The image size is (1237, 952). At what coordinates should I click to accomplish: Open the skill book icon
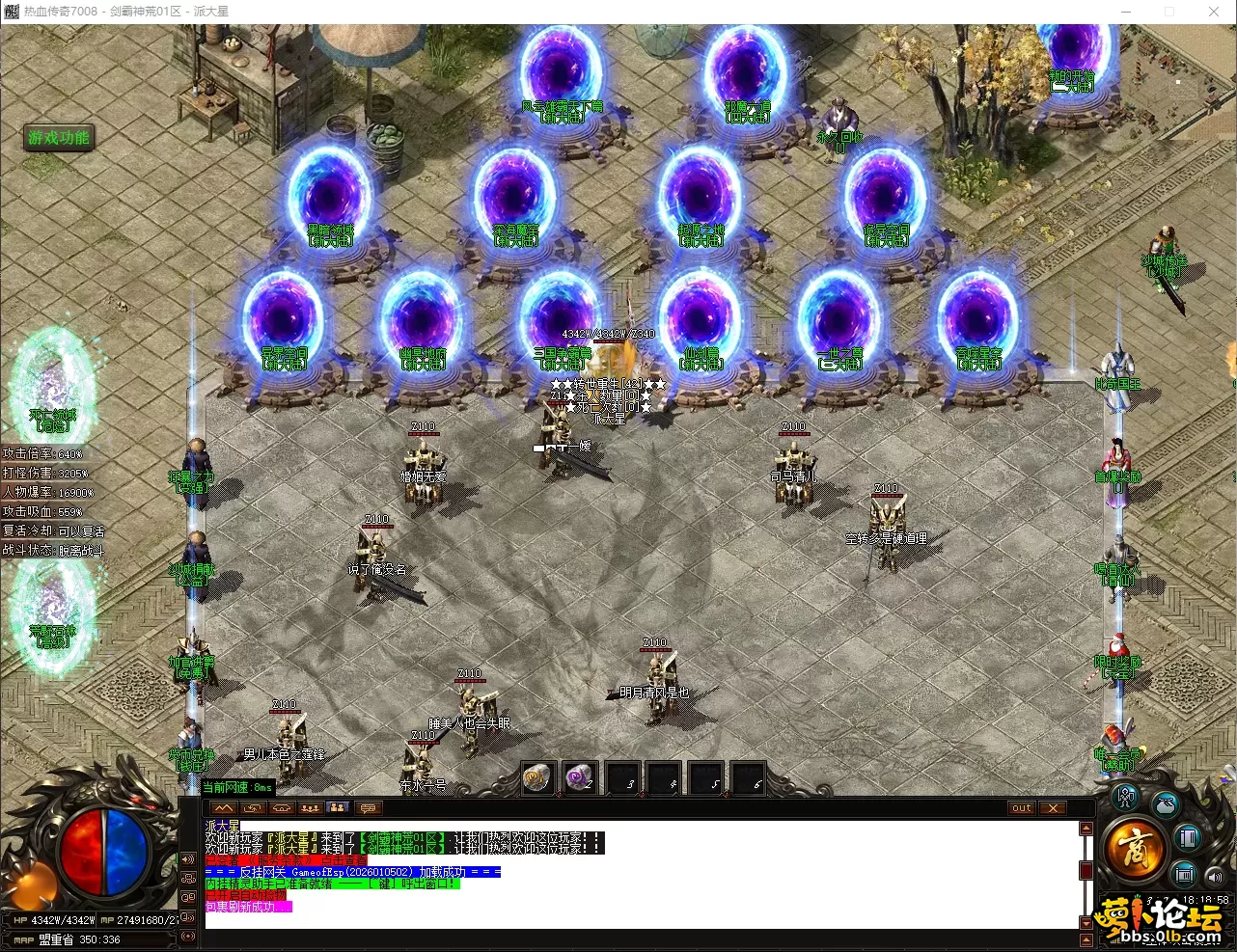click(x=1188, y=838)
